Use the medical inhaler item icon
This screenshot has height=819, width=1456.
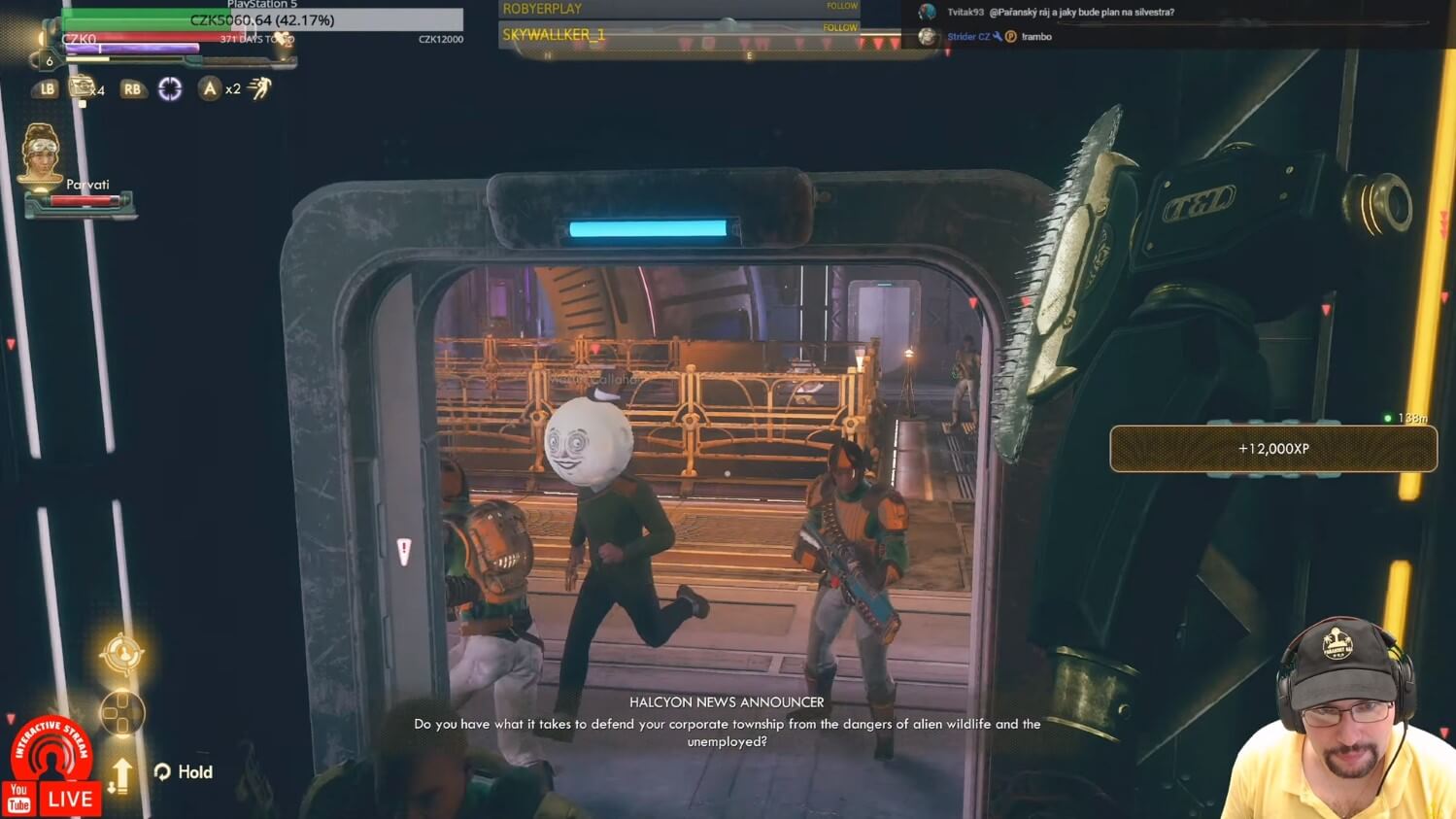[x=83, y=88]
